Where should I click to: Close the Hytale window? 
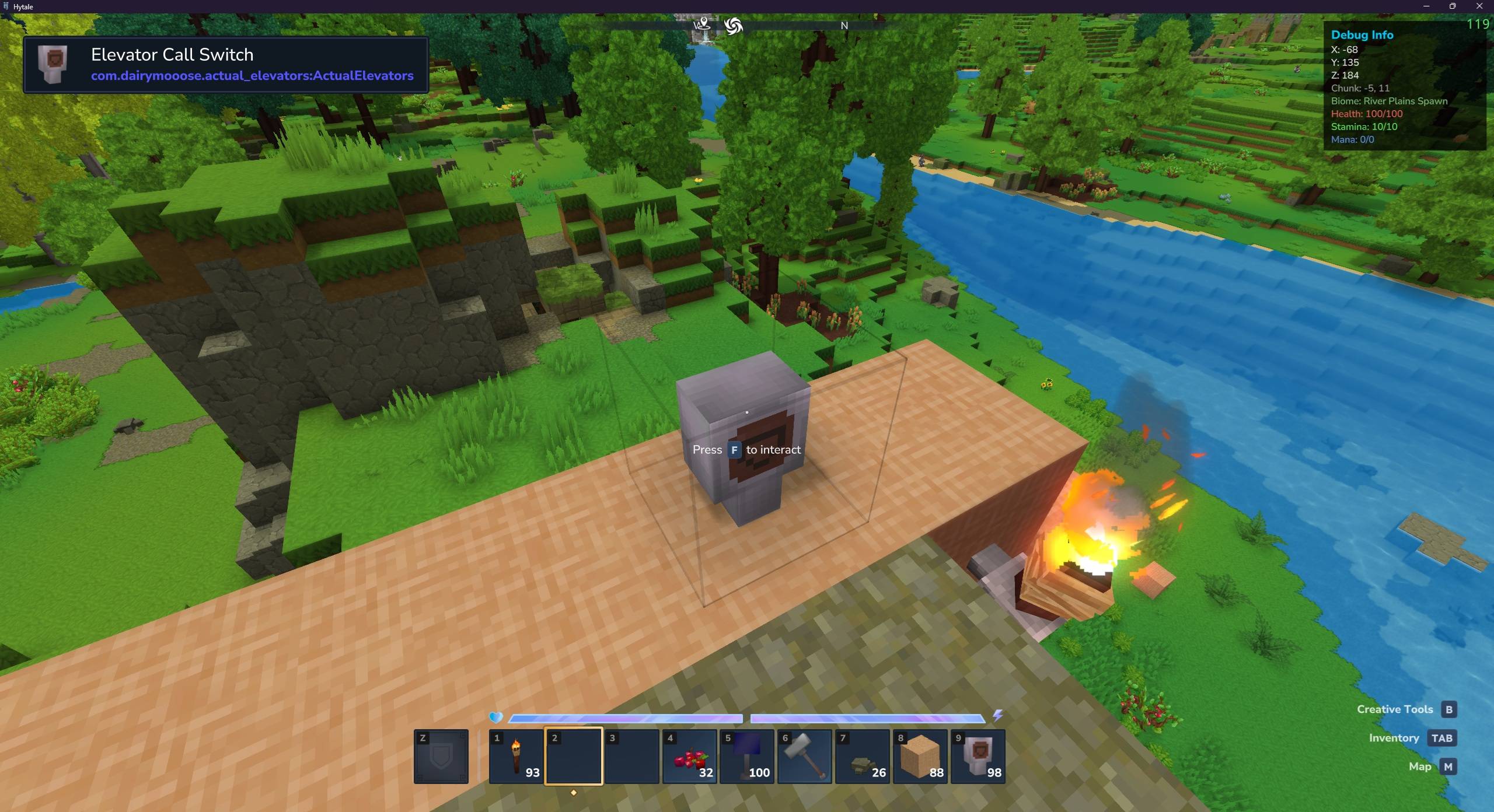pyautogui.click(x=1479, y=6)
